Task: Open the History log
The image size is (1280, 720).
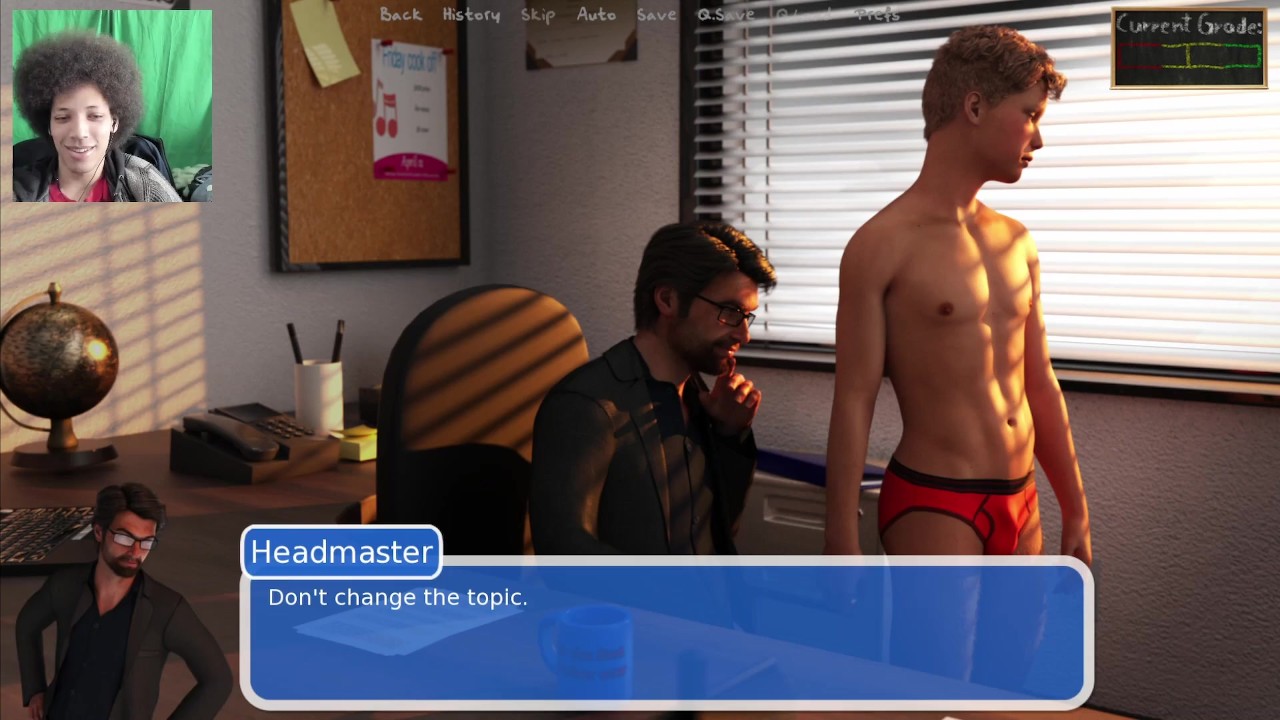Action: pos(471,15)
